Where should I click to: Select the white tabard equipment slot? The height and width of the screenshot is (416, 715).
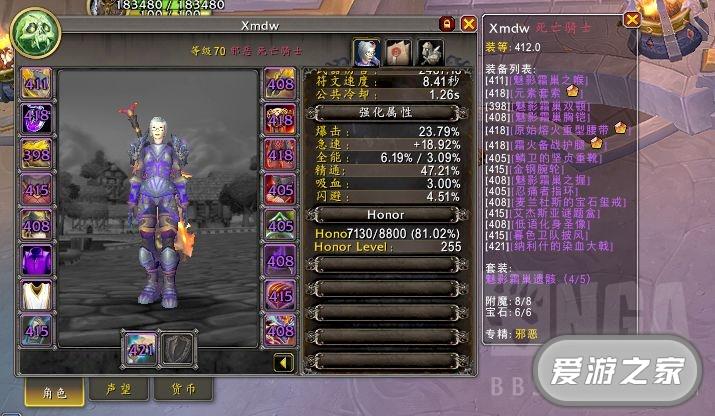pyautogui.click(x=38, y=295)
